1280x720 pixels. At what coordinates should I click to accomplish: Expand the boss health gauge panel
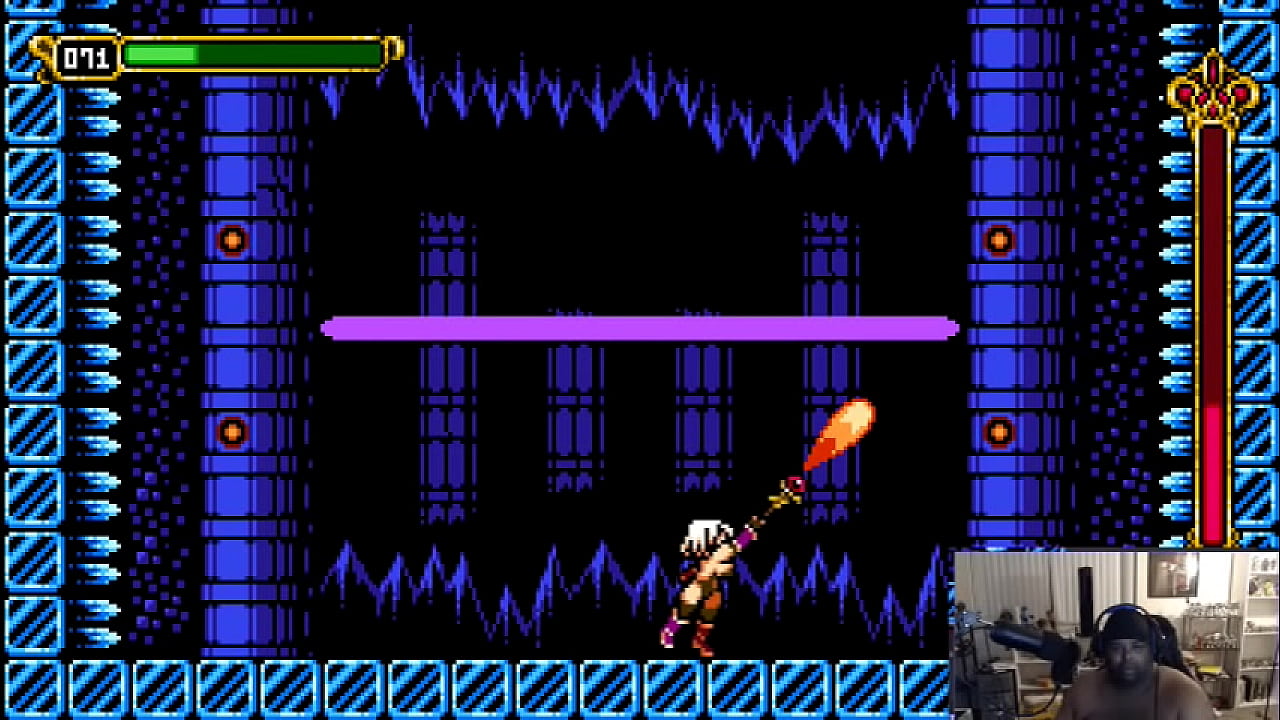[1210, 330]
